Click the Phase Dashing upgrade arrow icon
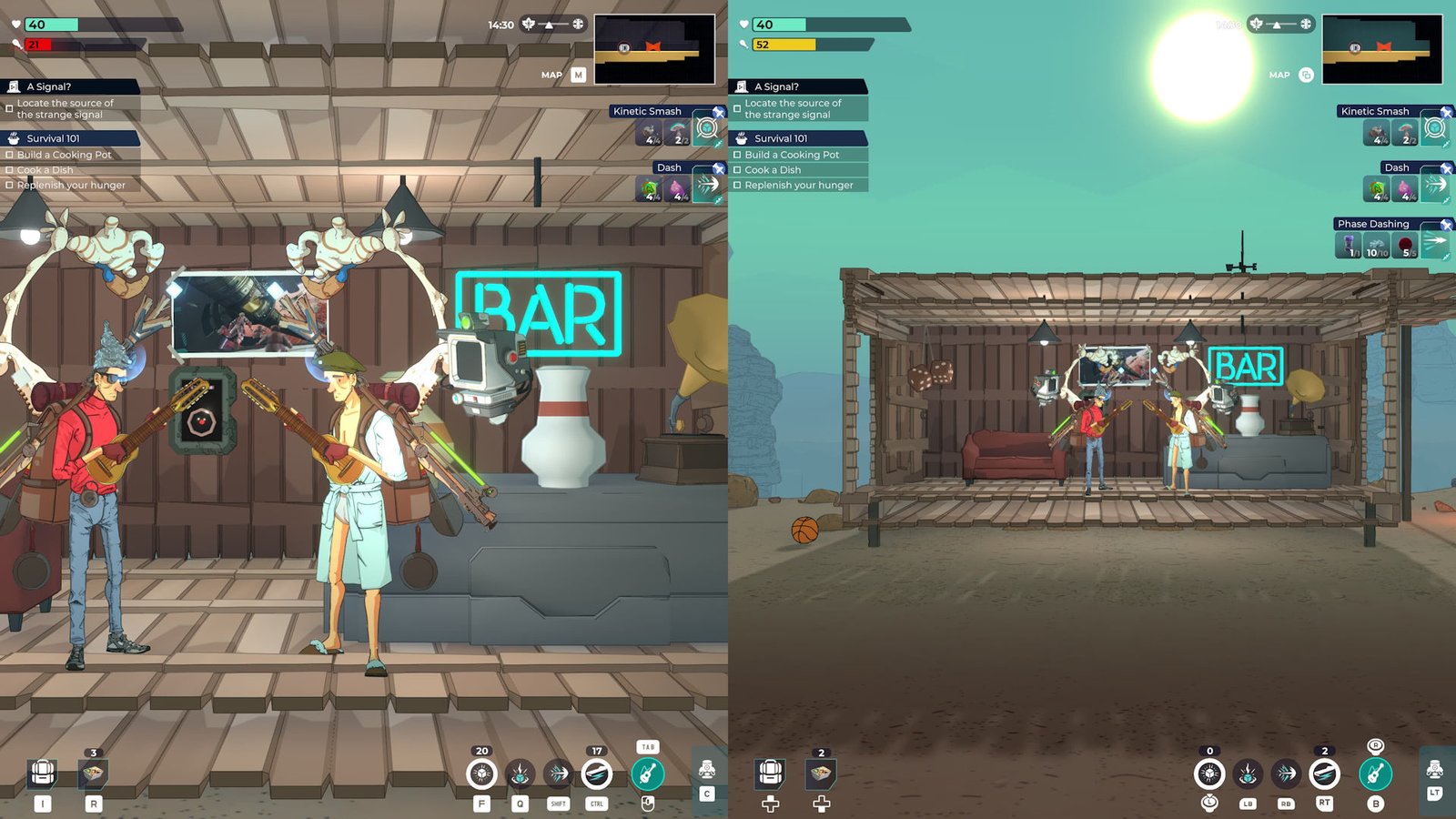 (1435, 244)
